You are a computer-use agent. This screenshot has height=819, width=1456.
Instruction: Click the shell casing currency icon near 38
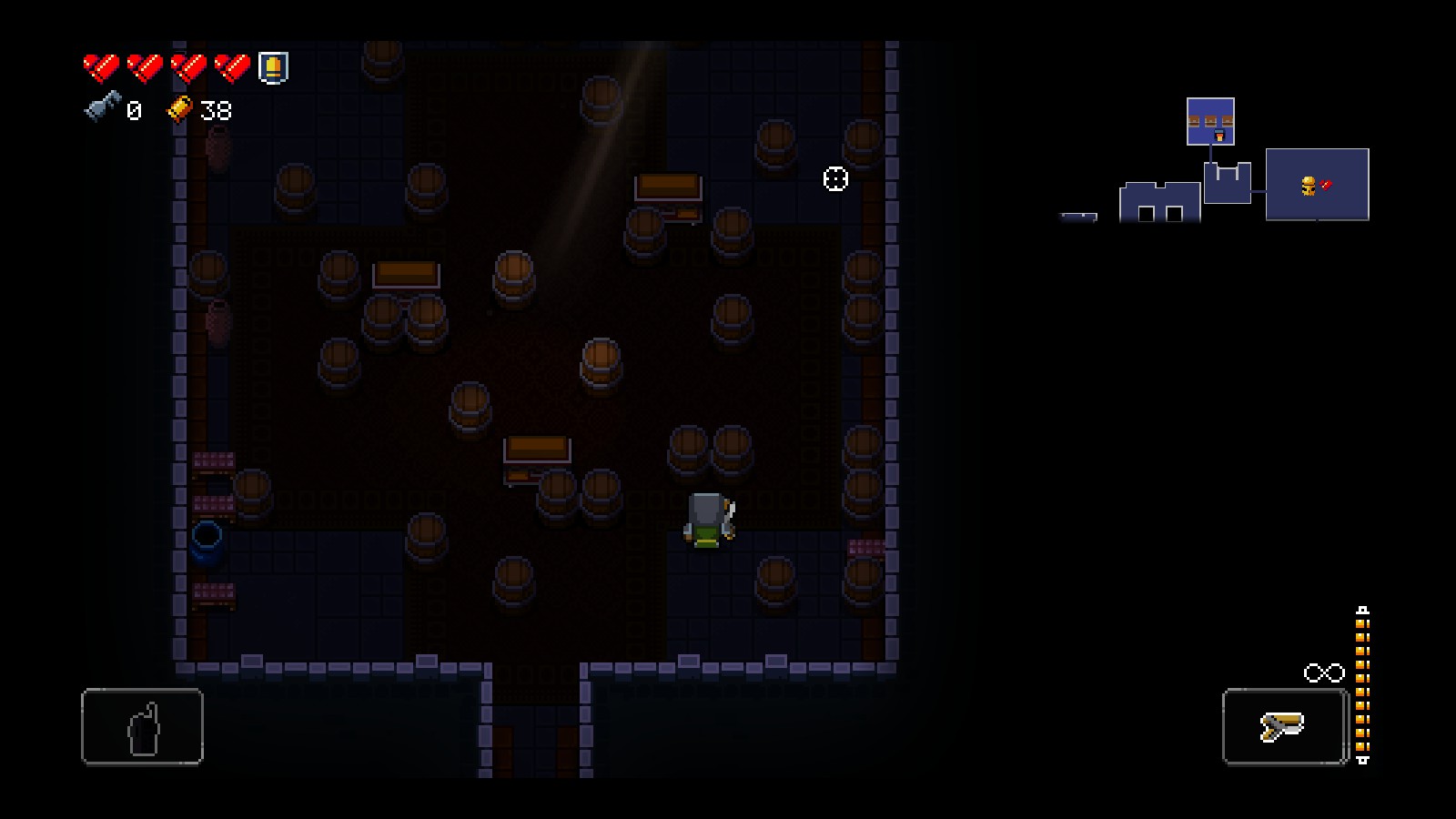pos(180,109)
